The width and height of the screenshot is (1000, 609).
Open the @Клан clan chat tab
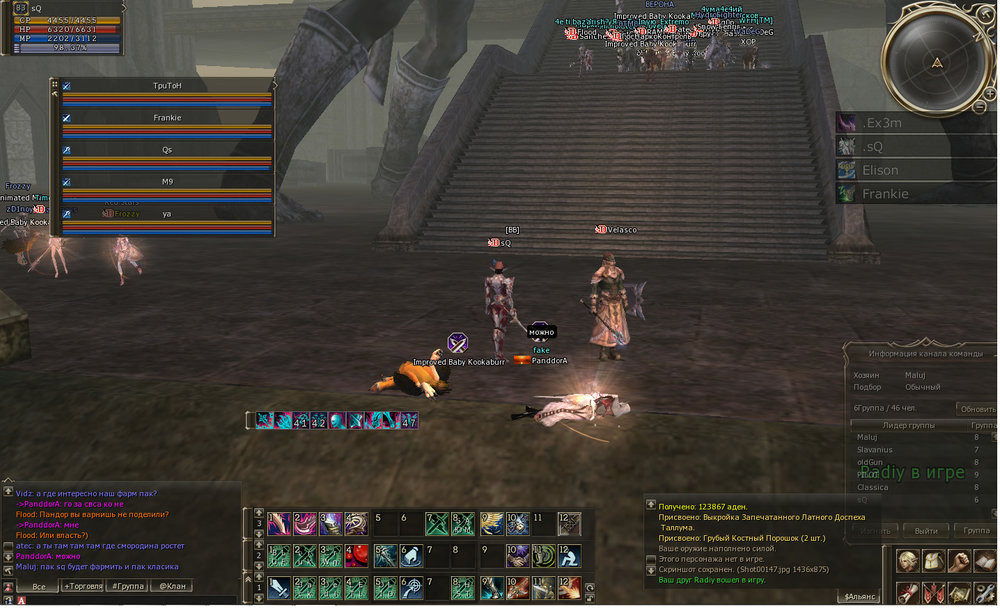(x=175, y=586)
